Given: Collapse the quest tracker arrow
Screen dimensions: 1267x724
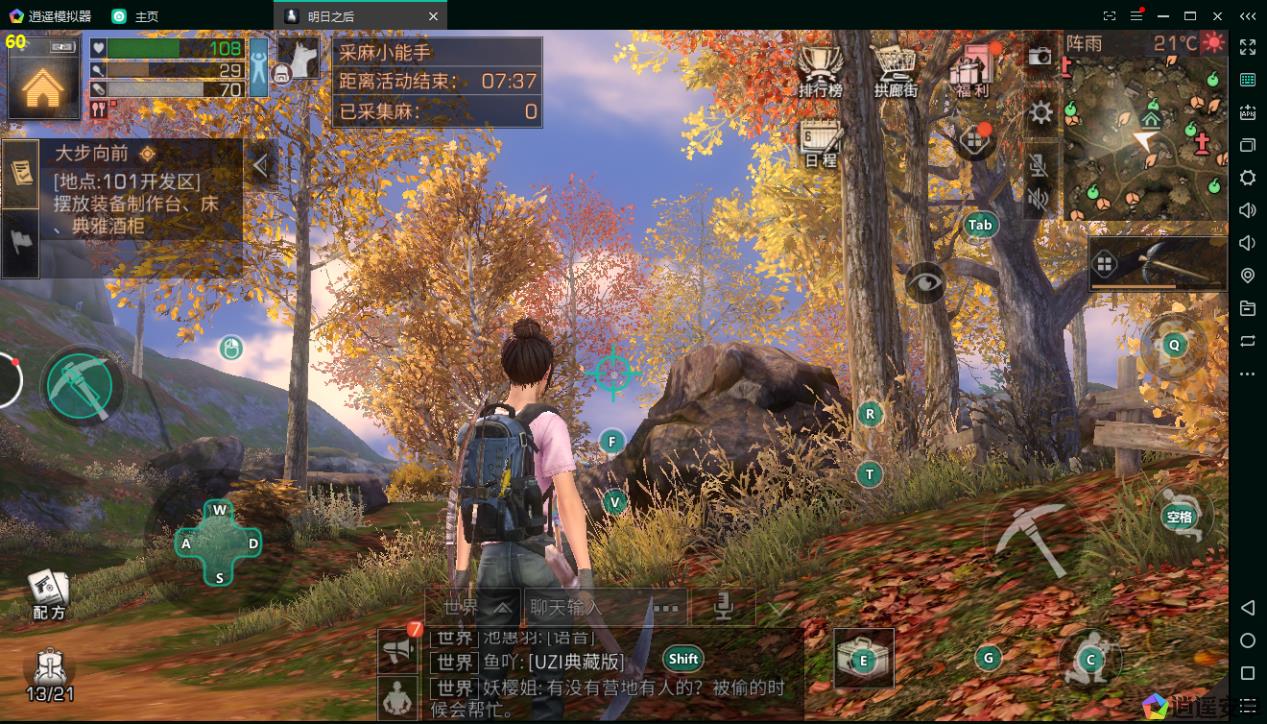Looking at the screenshot, I should point(261,165).
